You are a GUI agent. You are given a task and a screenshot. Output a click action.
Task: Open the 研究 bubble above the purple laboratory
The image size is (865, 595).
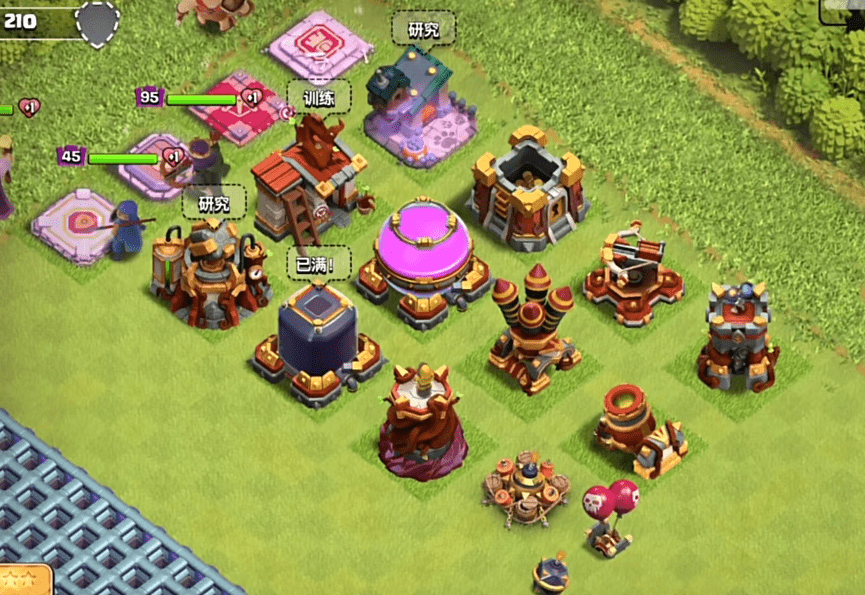(423, 28)
